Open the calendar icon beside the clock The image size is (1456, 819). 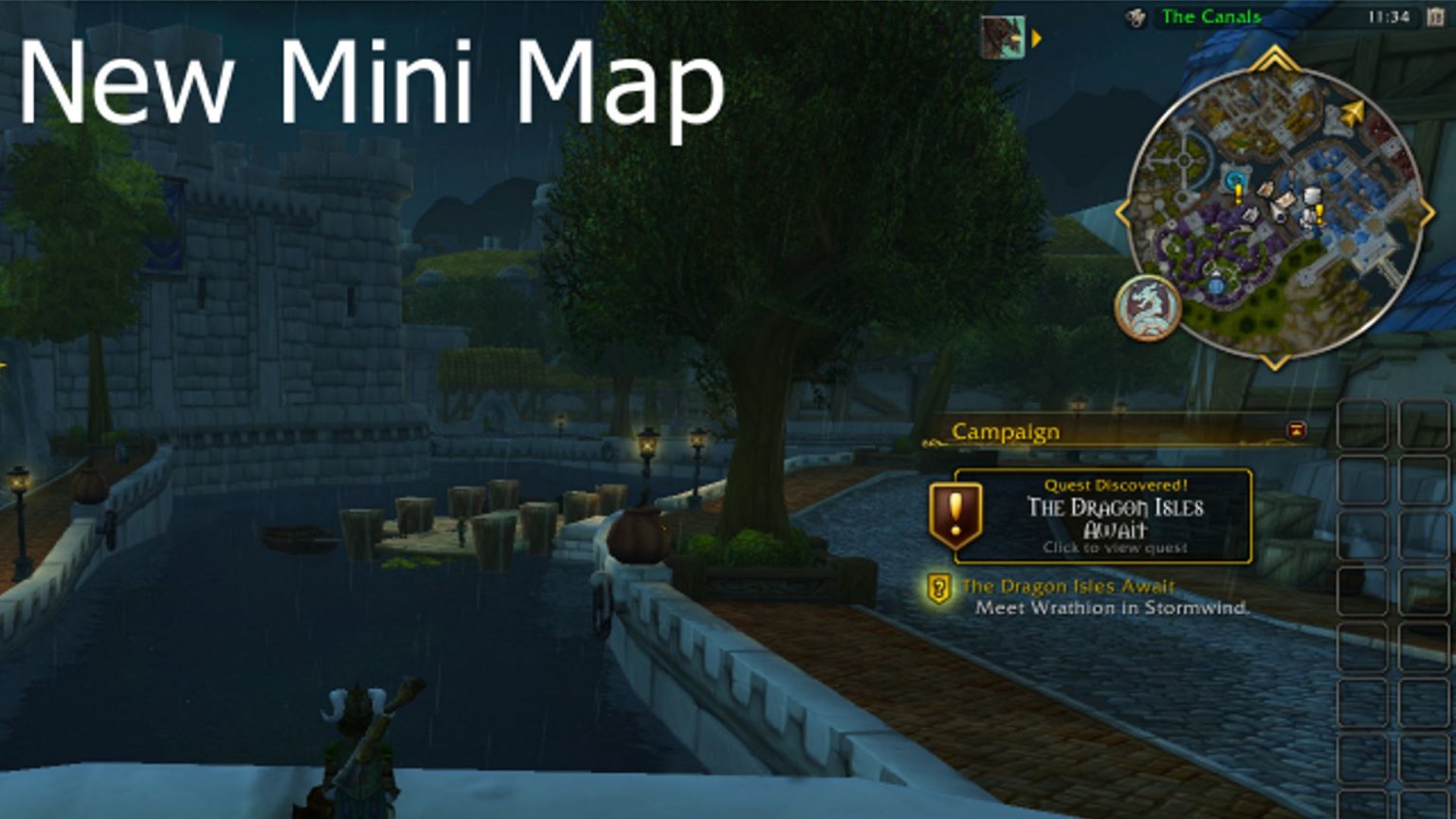(x=1434, y=16)
